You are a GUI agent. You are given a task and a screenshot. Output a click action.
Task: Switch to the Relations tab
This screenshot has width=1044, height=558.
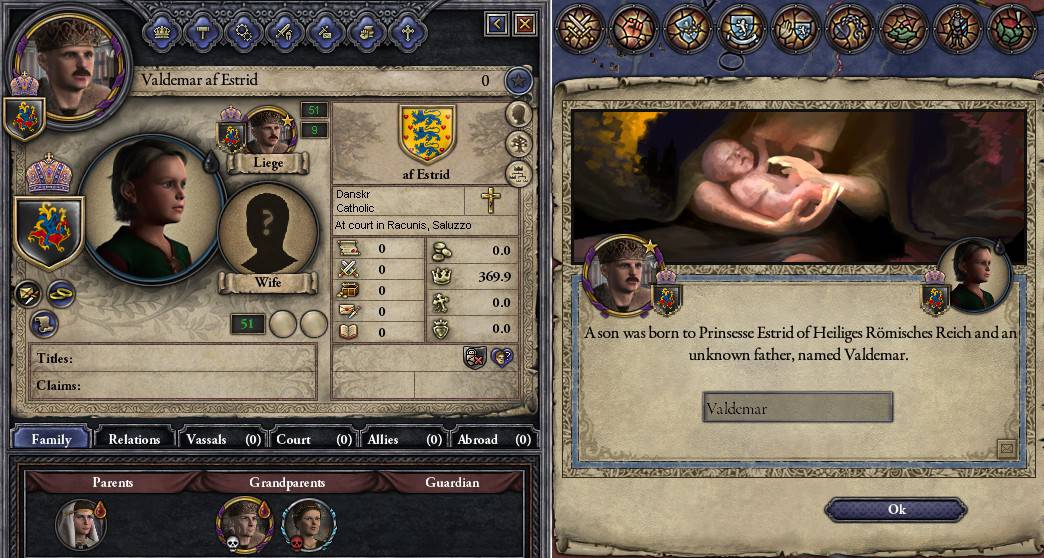(134, 439)
